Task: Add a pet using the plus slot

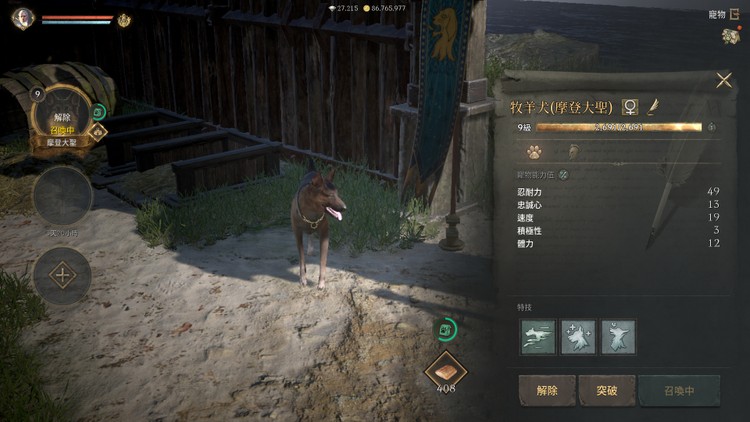Action: tap(62, 275)
